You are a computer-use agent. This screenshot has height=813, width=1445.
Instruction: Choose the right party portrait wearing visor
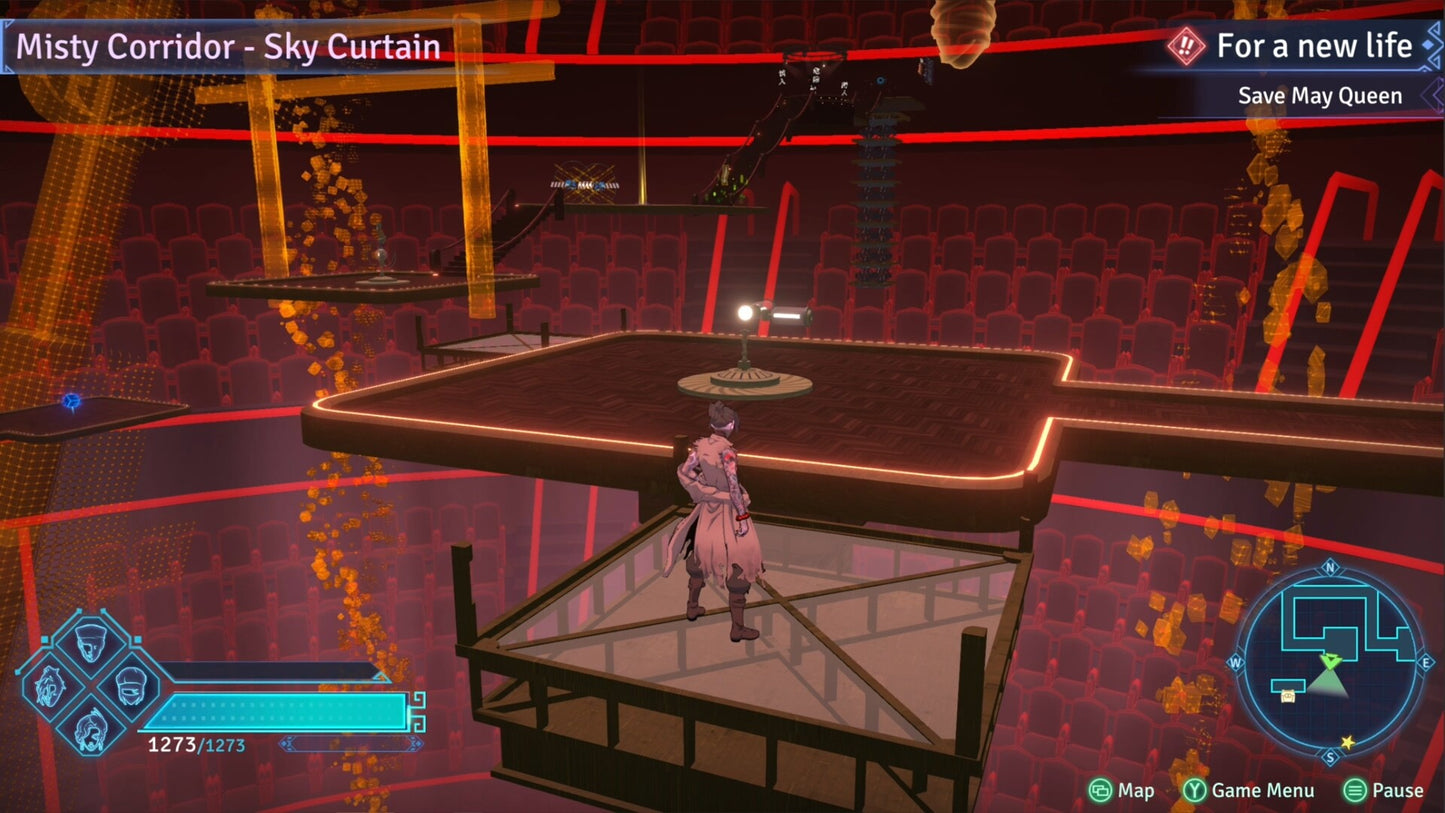pyautogui.click(x=132, y=686)
